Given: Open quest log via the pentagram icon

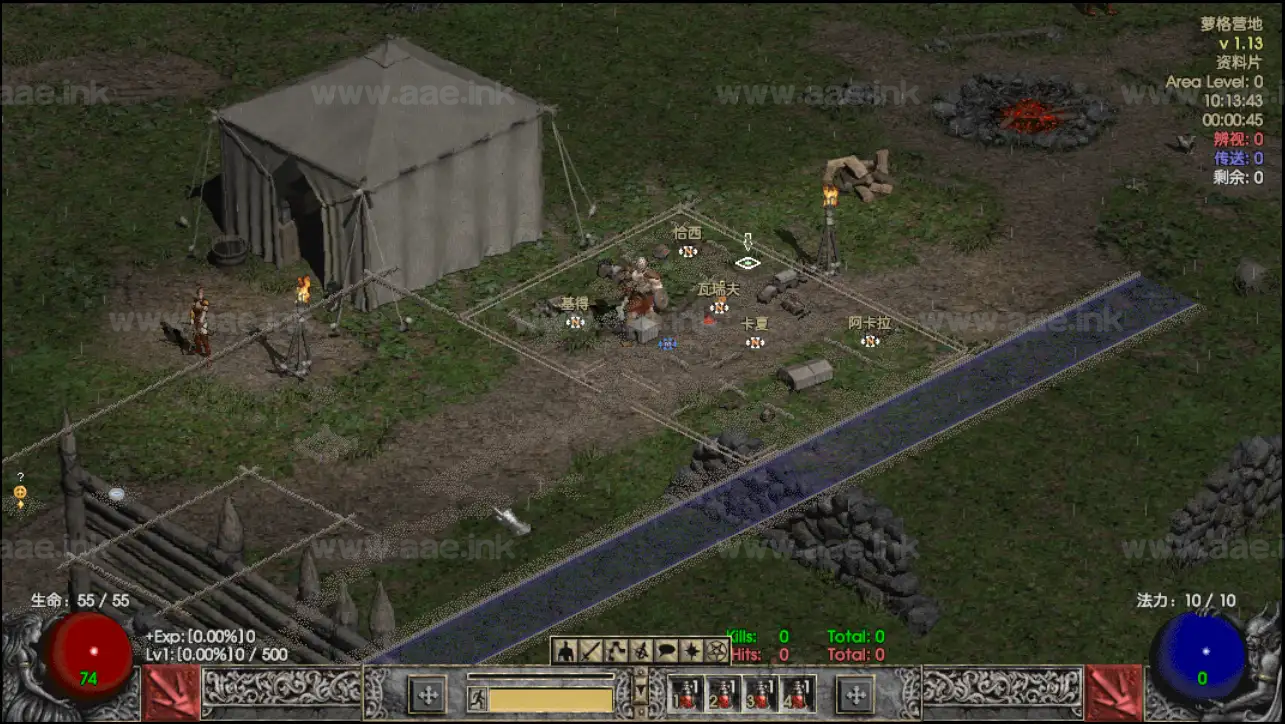Looking at the screenshot, I should pos(716,651).
